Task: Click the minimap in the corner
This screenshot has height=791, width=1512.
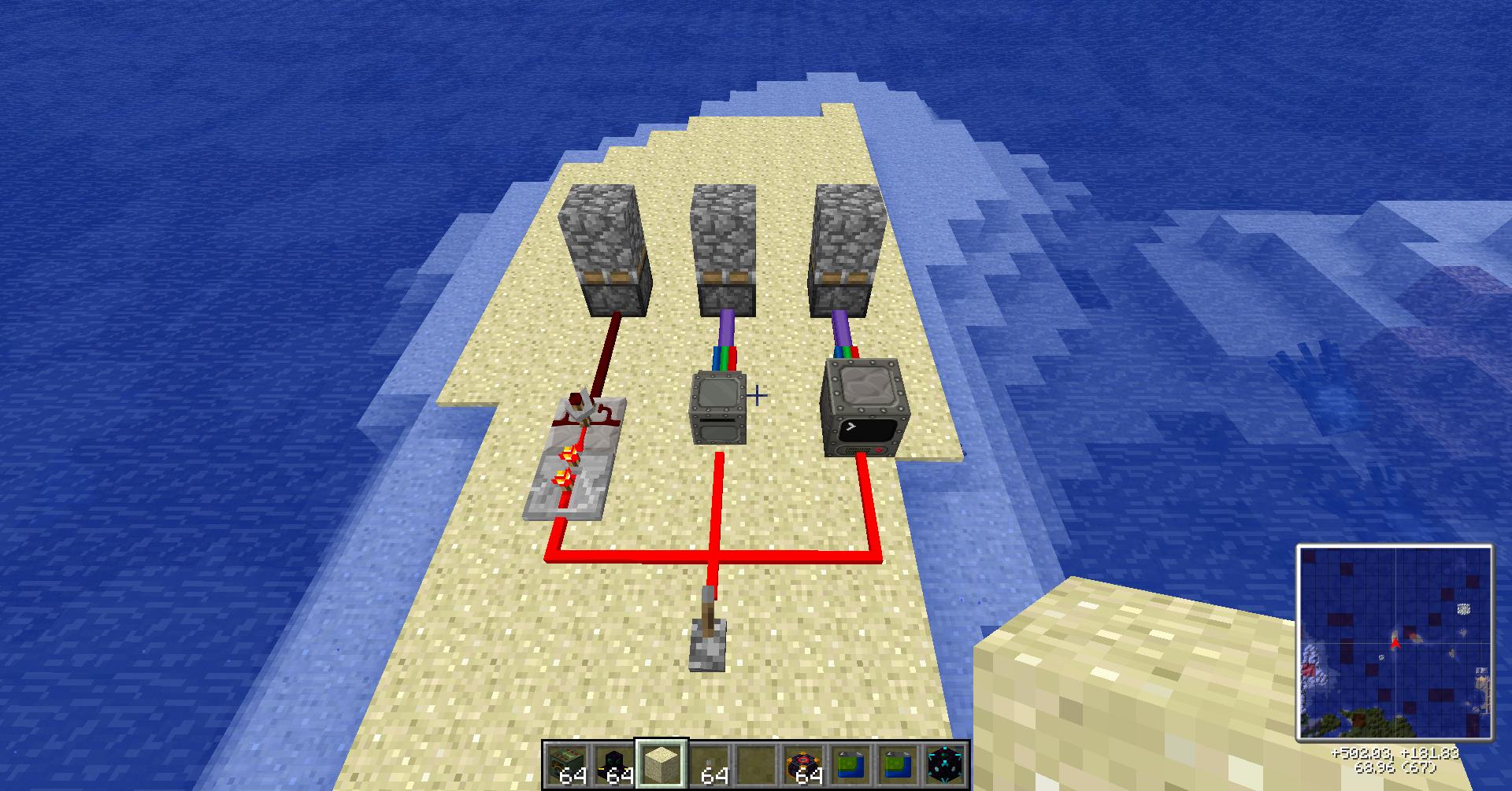Action: (x=1395, y=643)
